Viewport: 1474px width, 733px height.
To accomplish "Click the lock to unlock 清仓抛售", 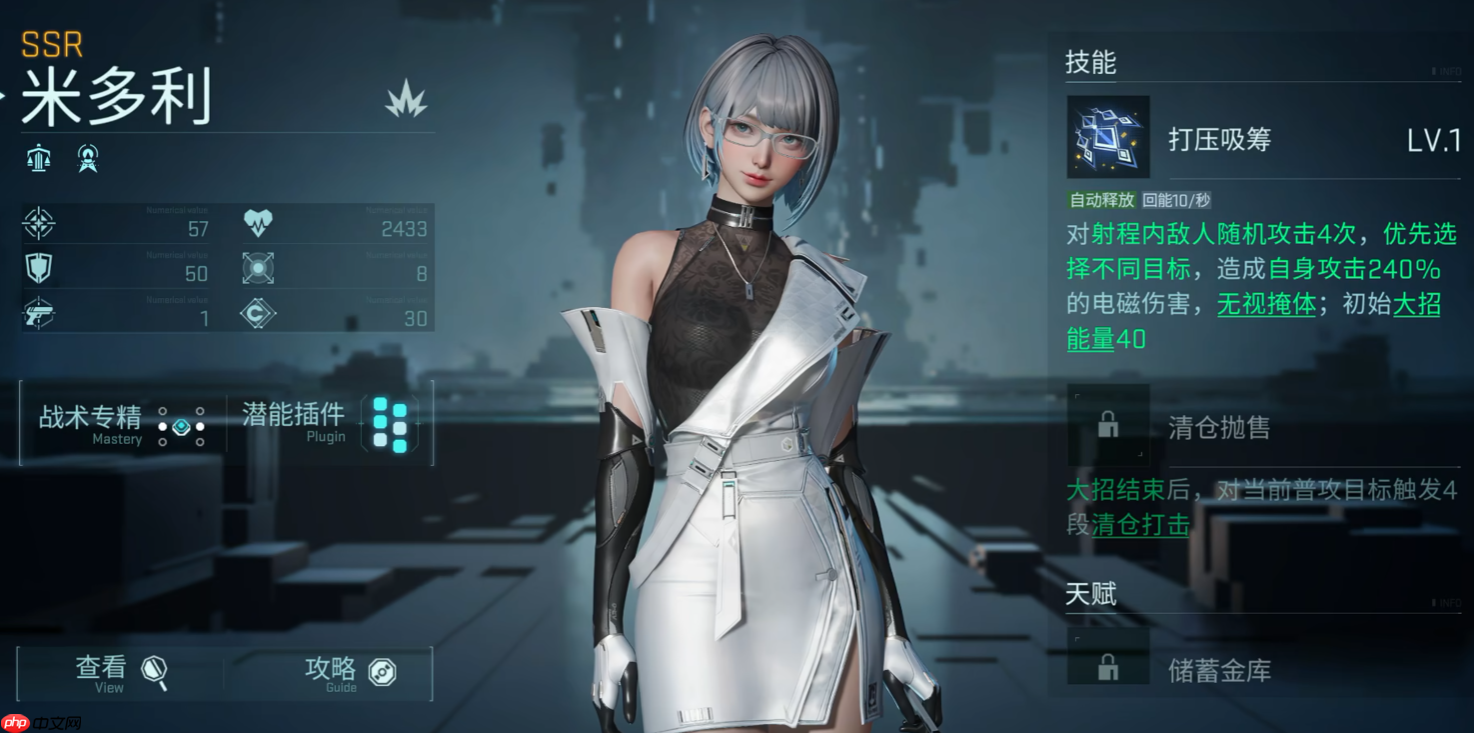I will point(1108,422).
